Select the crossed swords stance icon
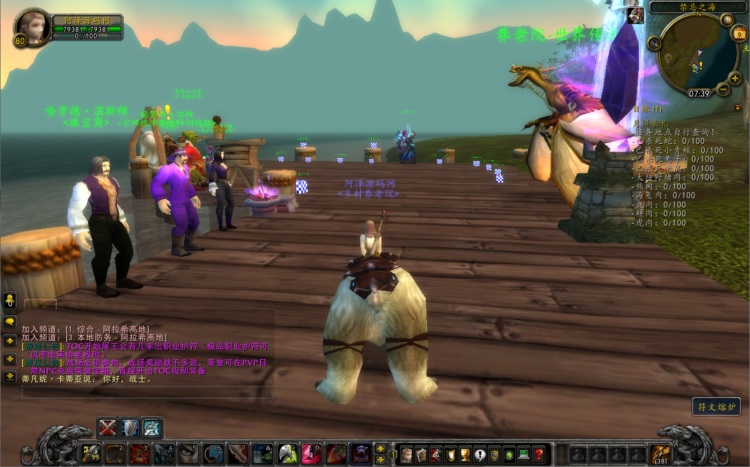 [108, 428]
